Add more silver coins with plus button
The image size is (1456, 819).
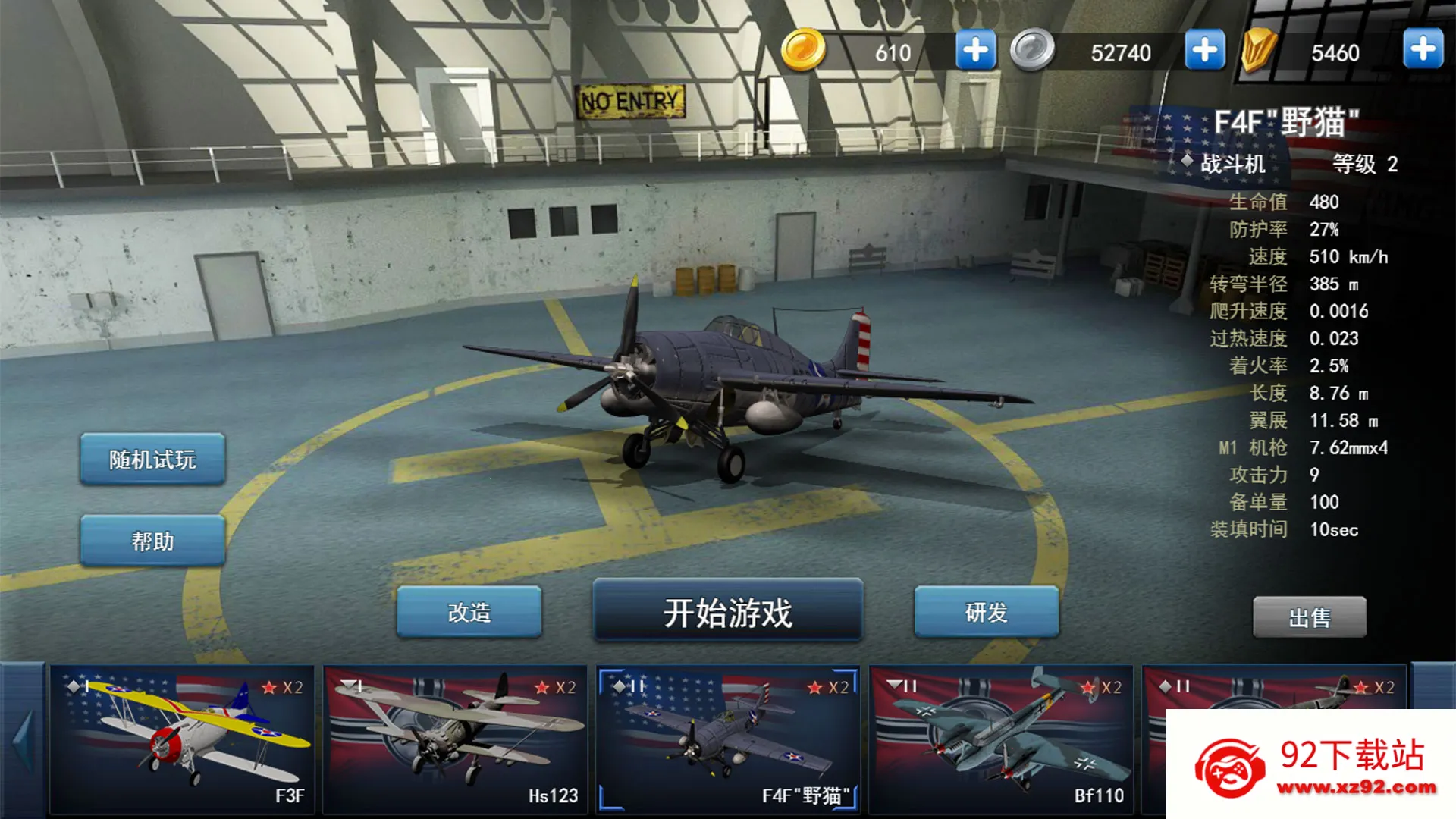tap(1204, 51)
